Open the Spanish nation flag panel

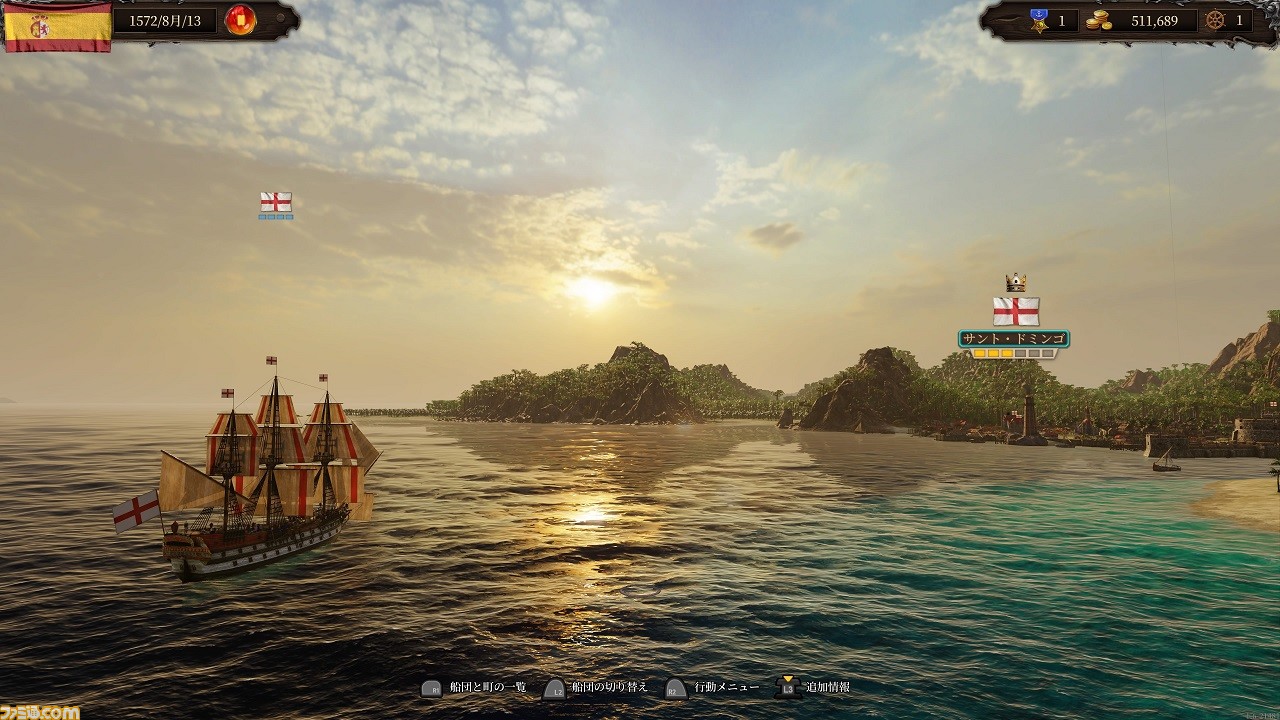tap(57, 24)
